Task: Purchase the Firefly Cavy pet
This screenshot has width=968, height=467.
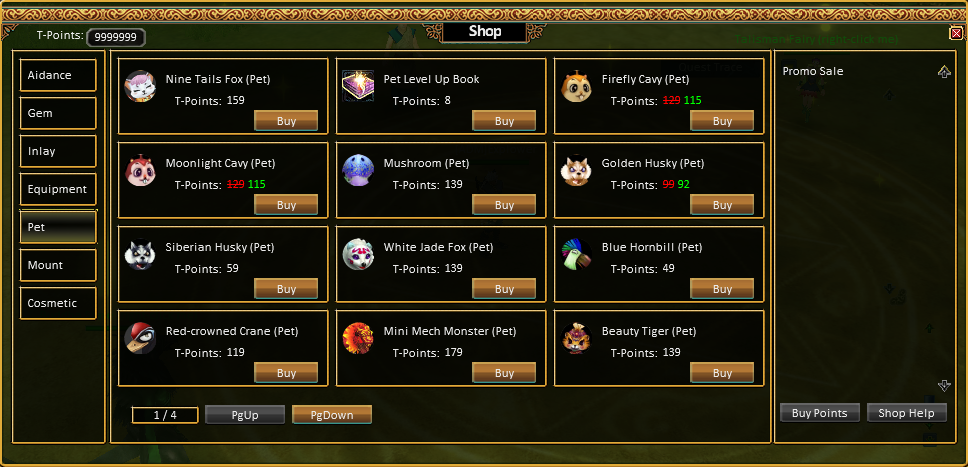Action: pos(722,121)
